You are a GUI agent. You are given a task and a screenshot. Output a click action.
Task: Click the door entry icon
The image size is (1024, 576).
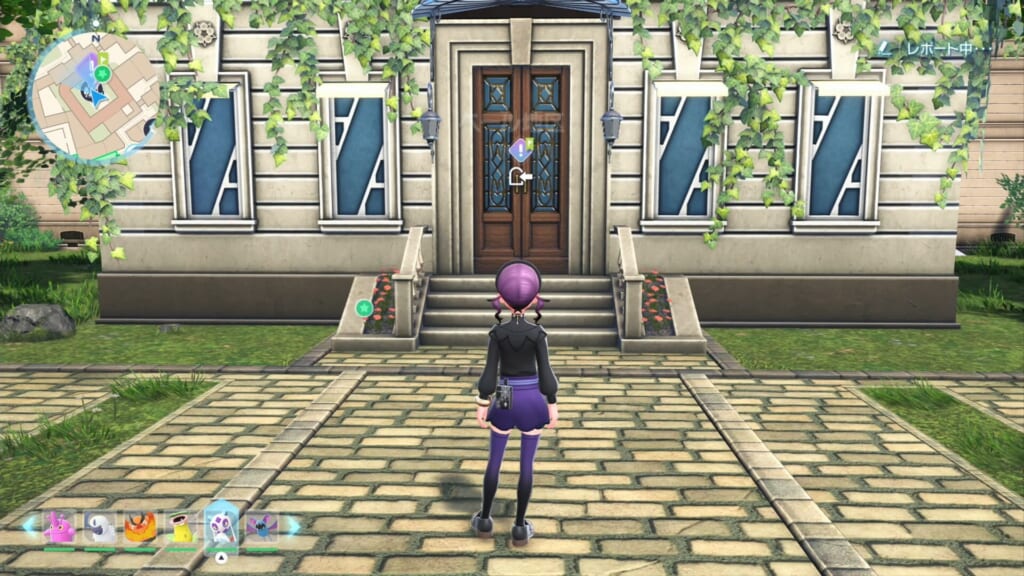click(519, 178)
